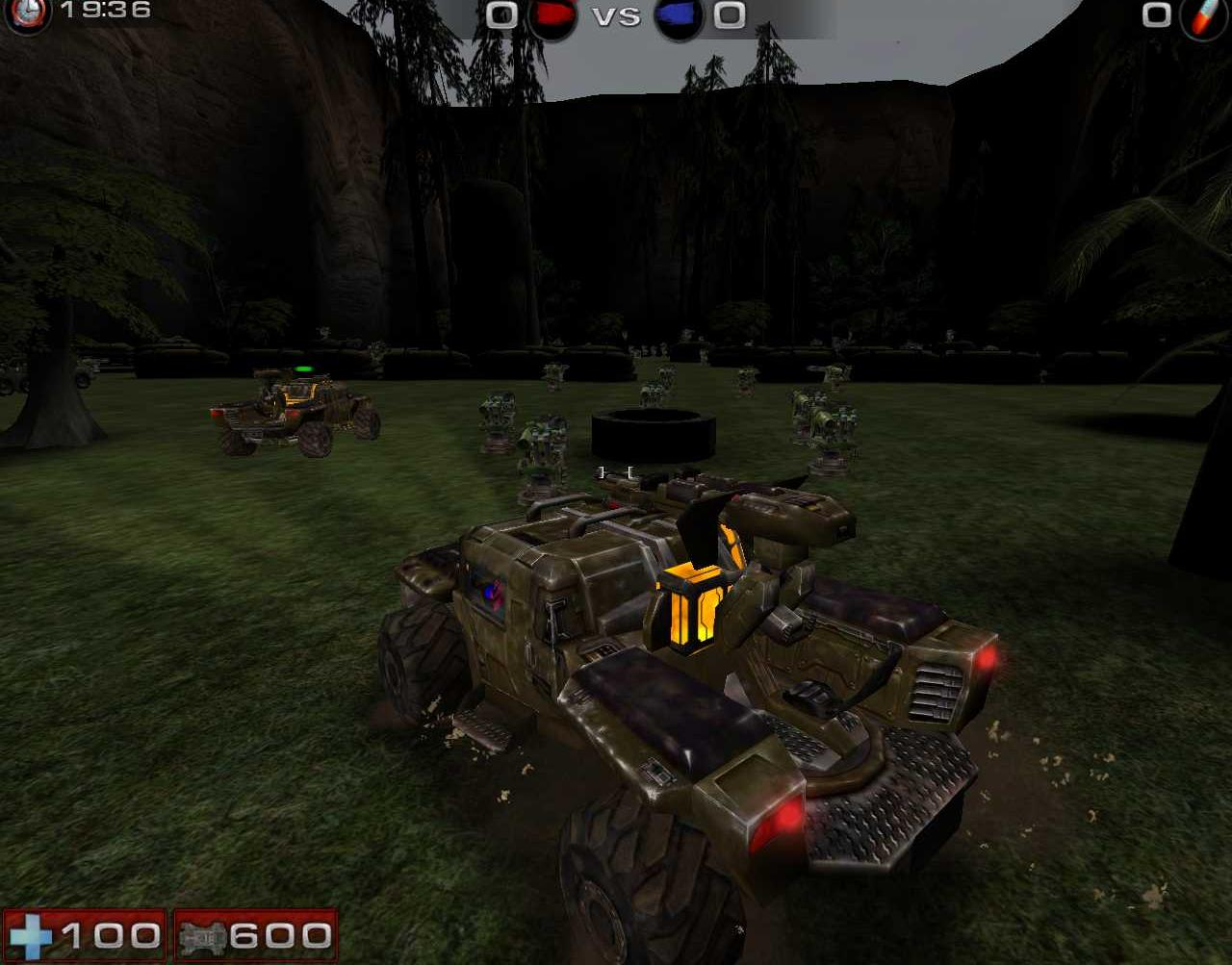Select the red team emblem
1232x965 pixels.
click(552, 14)
